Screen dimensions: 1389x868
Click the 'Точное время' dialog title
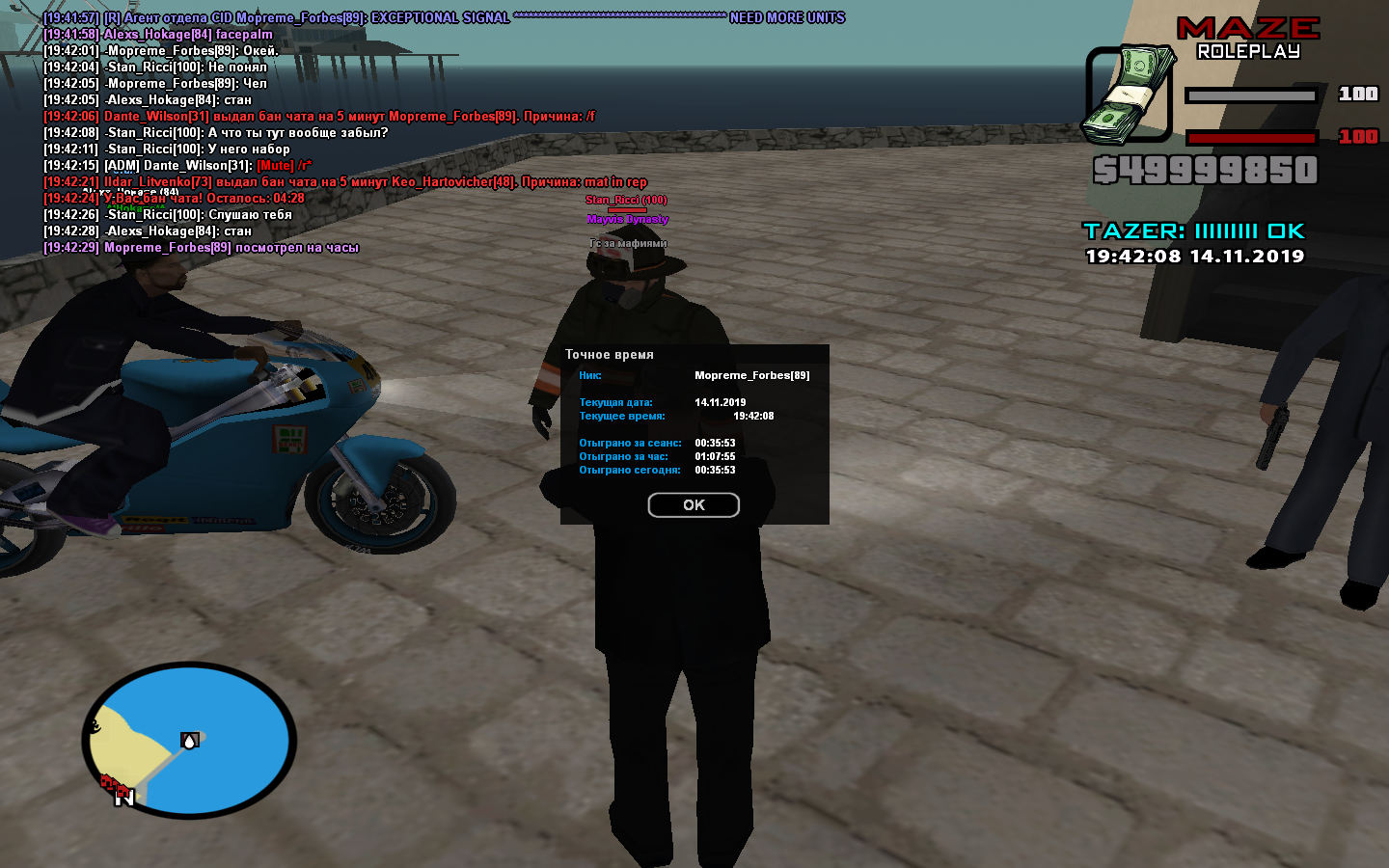pyautogui.click(x=611, y=354)
